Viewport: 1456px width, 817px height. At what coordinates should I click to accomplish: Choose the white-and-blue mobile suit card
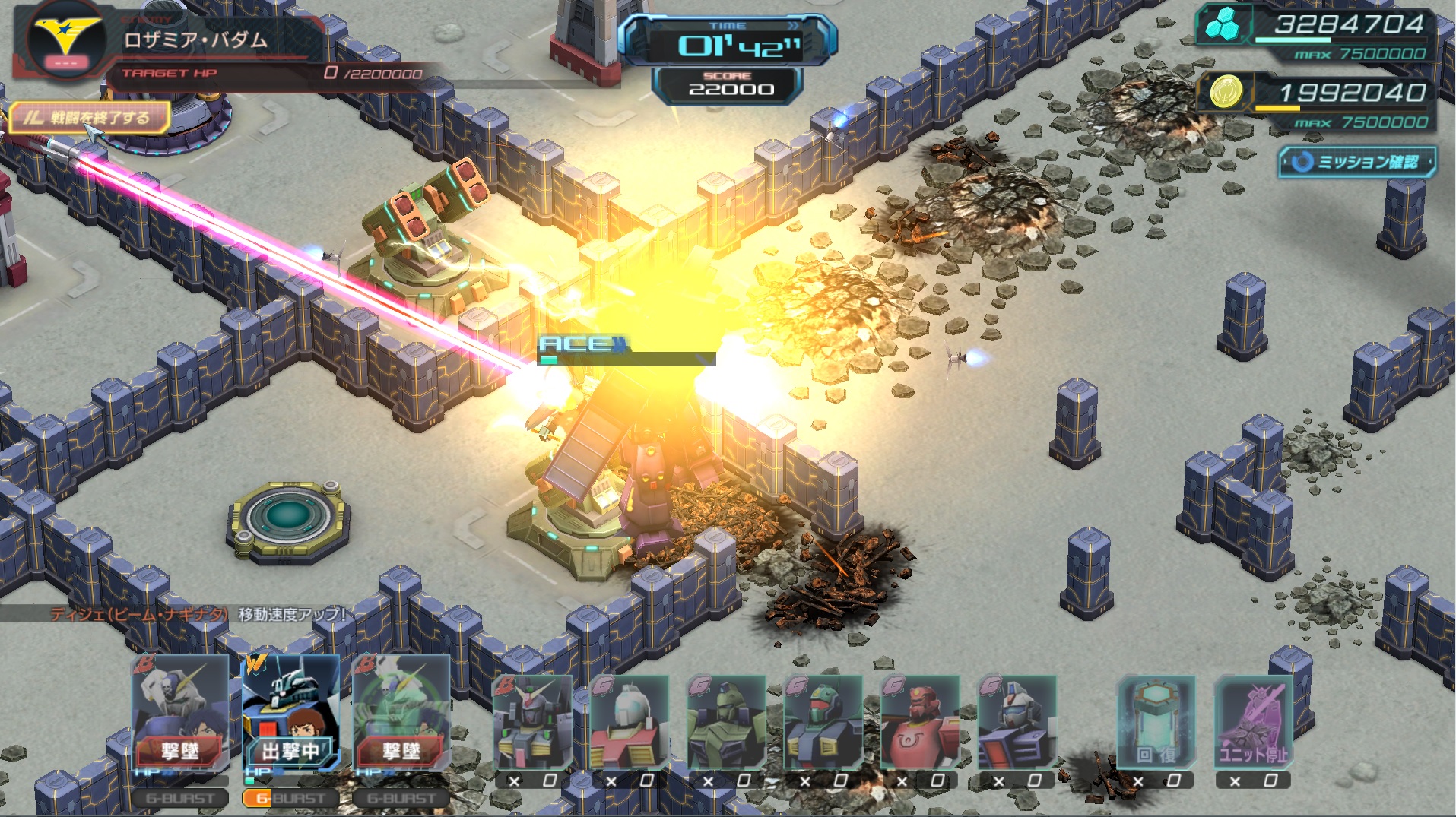(1017, 722)
